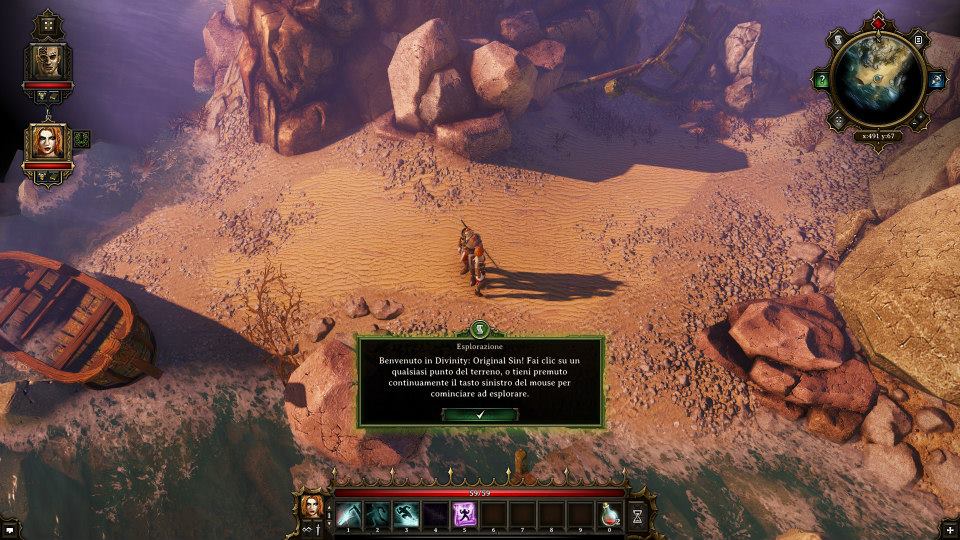Confirm the Esplorazione tutorial with the checkmark button
The image size is (960, 540).
480,414
